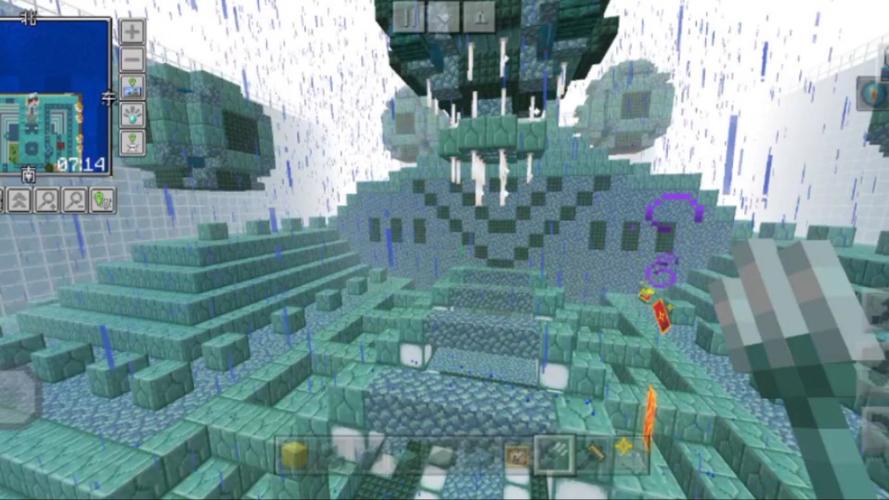Tap the rightmost of the three top-center buttons
This screenshot has height=500, width=889.
point(480,15)
